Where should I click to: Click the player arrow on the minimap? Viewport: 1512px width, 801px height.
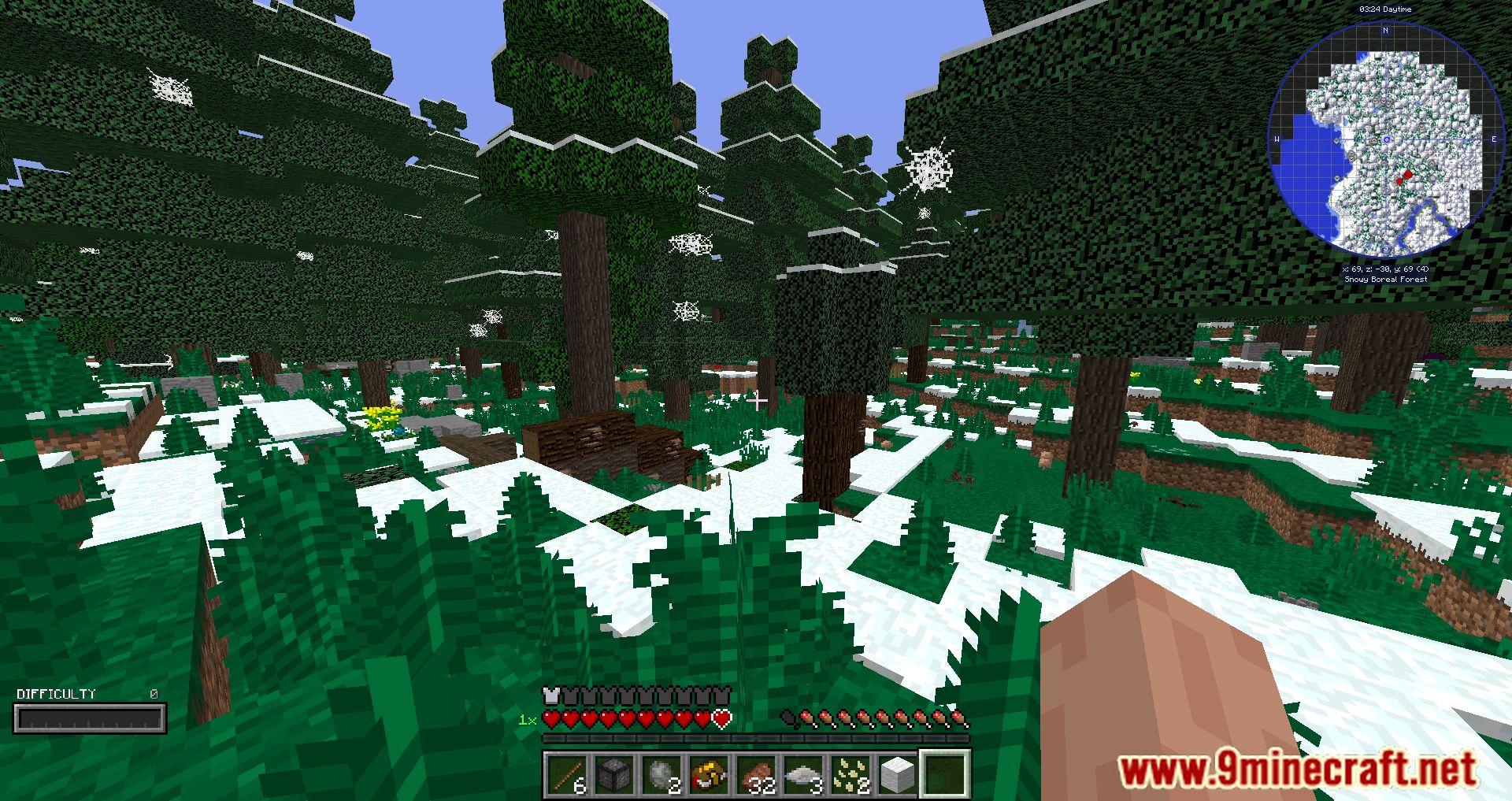coord(1386,139)
